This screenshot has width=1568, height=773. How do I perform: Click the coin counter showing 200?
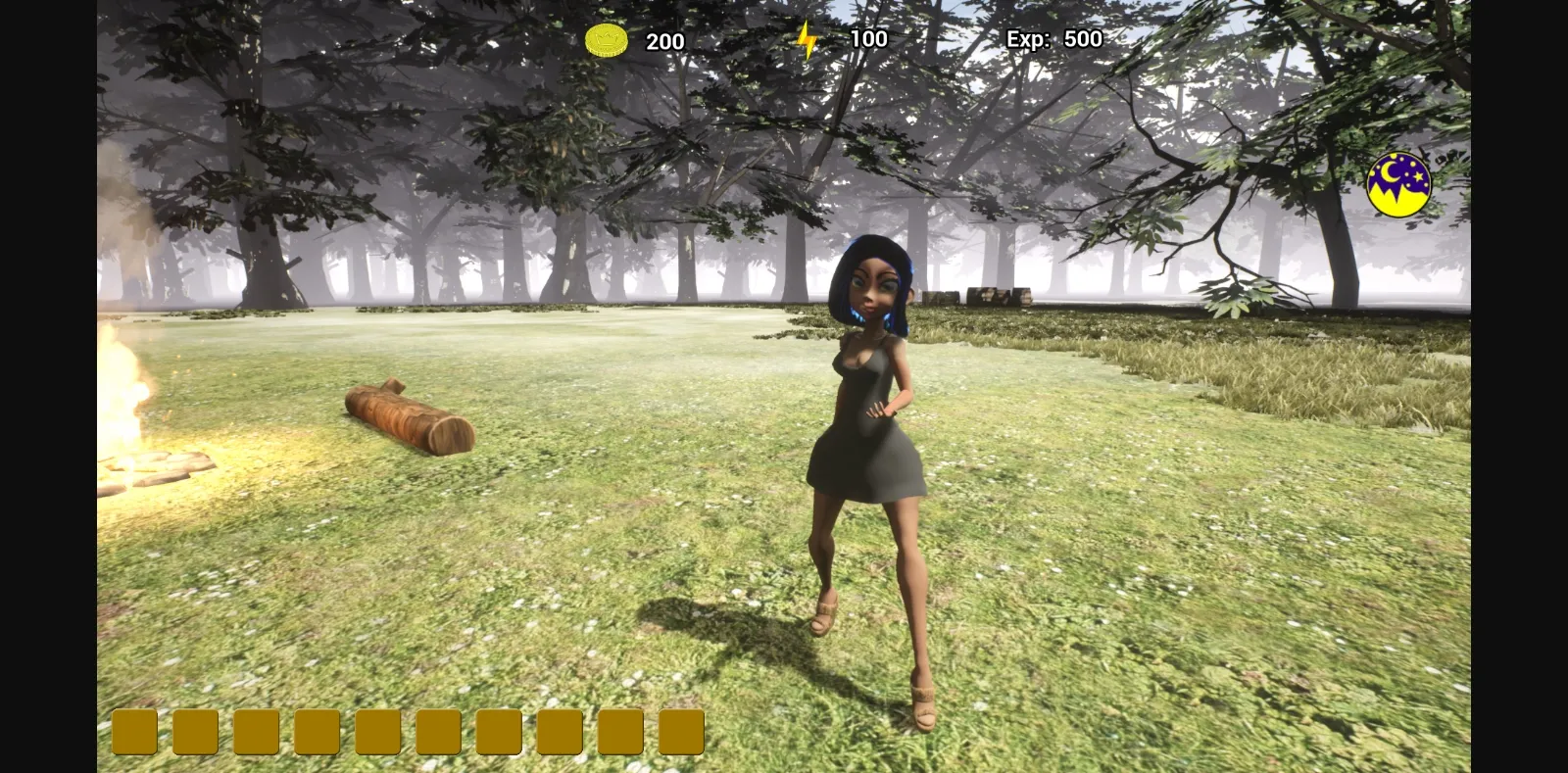pos(664,41)
